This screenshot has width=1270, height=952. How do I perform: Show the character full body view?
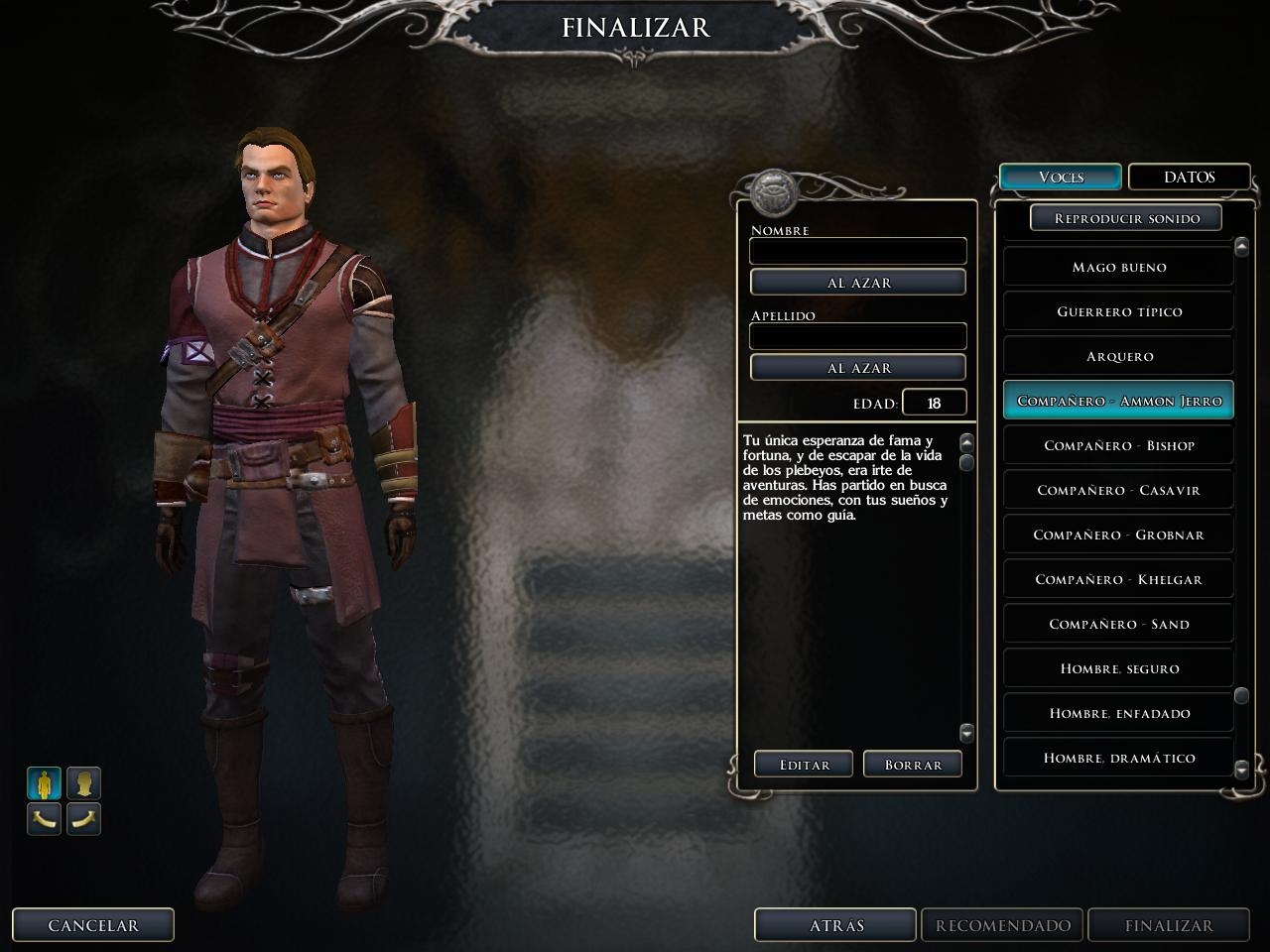tap(44, 783)
